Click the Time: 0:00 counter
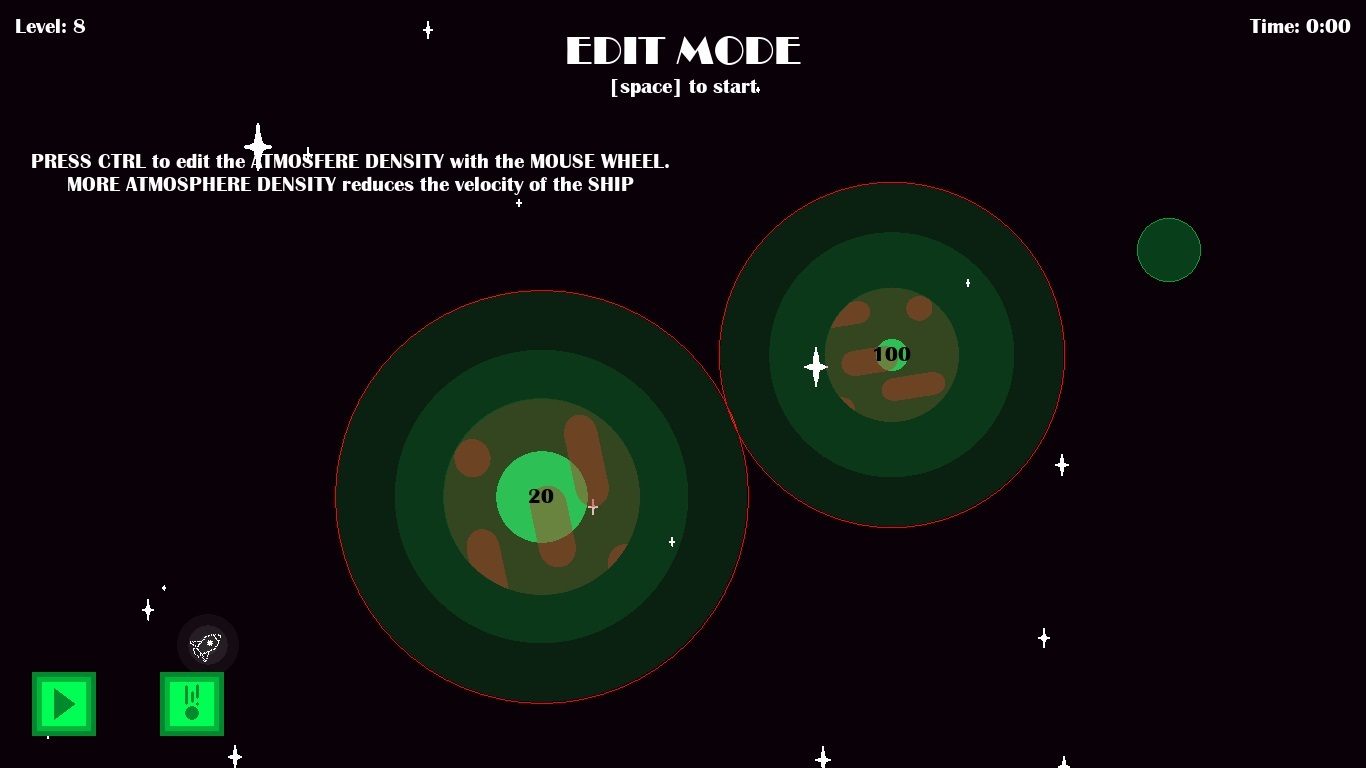Screen dimensions: 1366x768 (x=1300, y=26)
